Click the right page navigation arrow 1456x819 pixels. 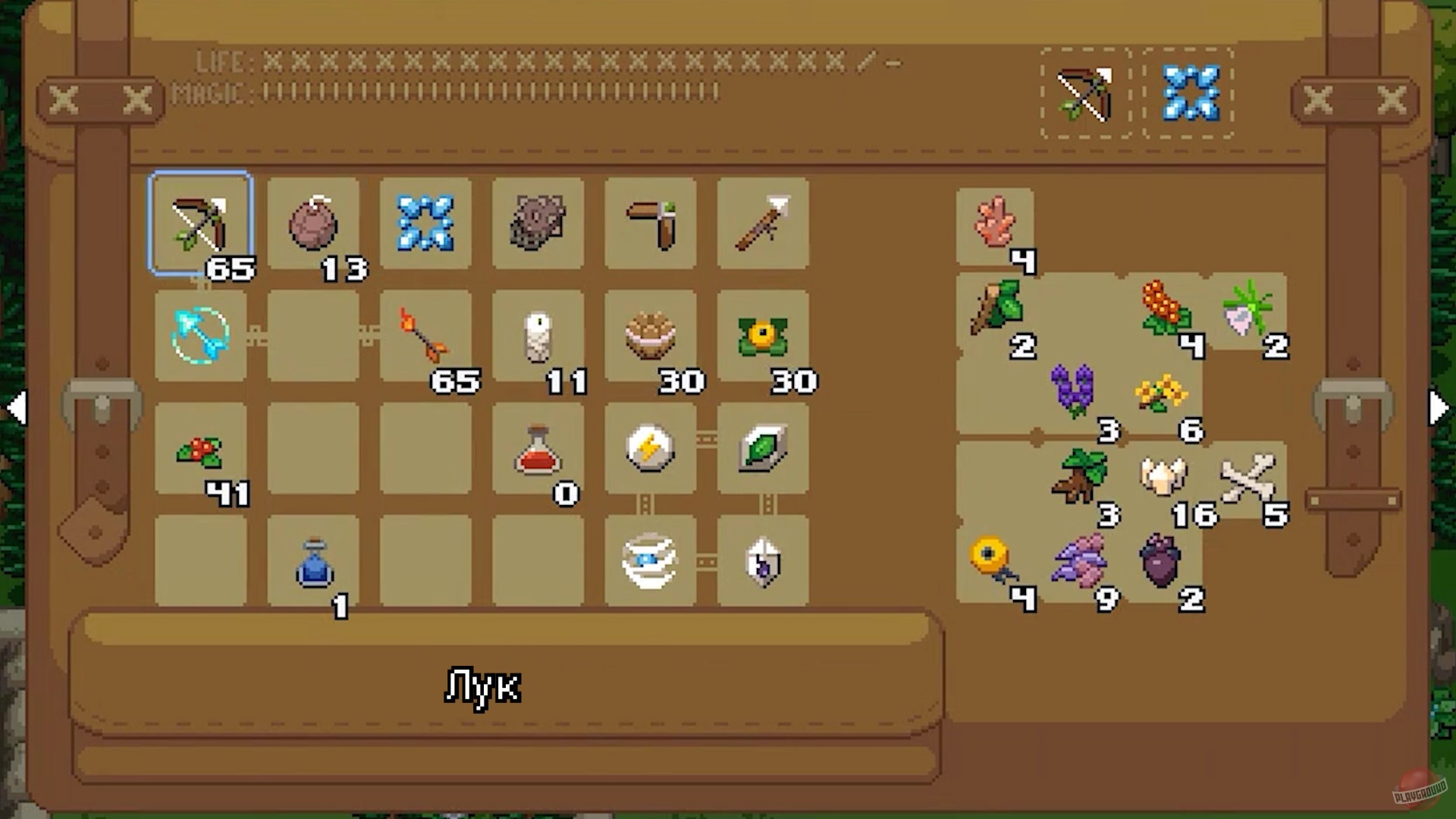tap(1438, 408)
